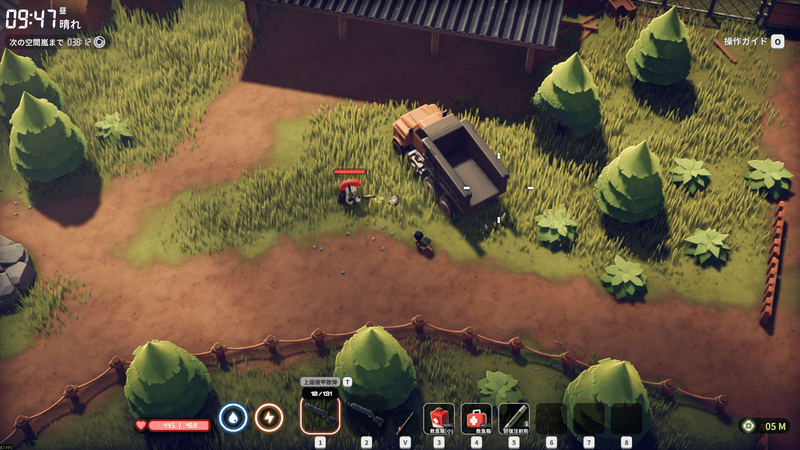Switch to the second gun in slot 2
Image resolution: width=800 pixels, height=450 pixels.
[x=365, y=416]
